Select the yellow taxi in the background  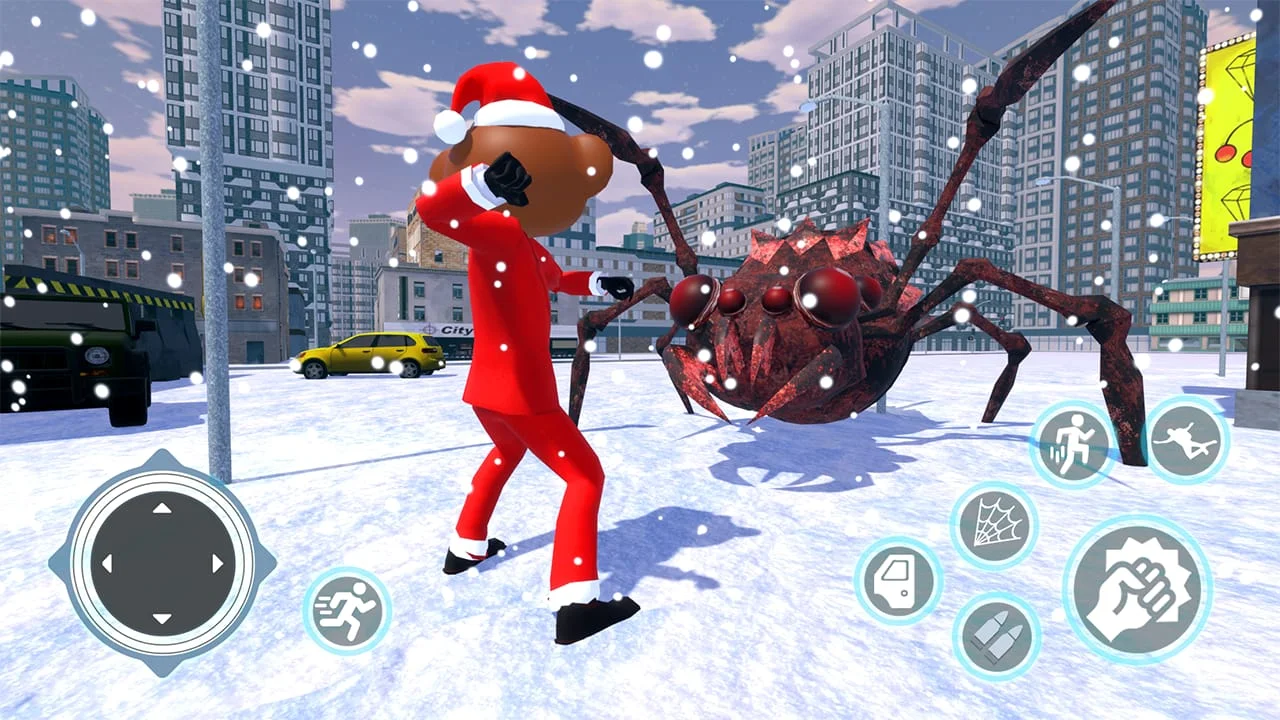pos(370,355)
